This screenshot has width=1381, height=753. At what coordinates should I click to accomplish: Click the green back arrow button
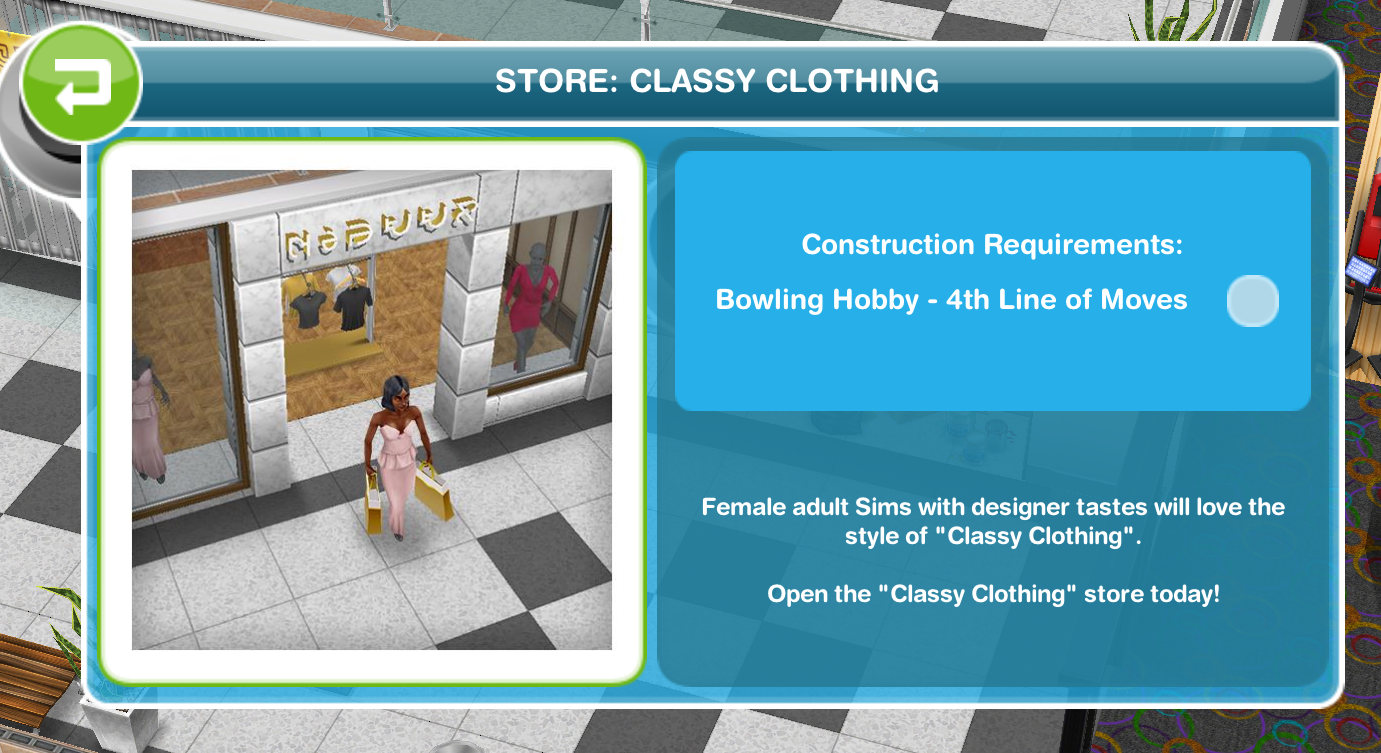[x=80, y=82]
